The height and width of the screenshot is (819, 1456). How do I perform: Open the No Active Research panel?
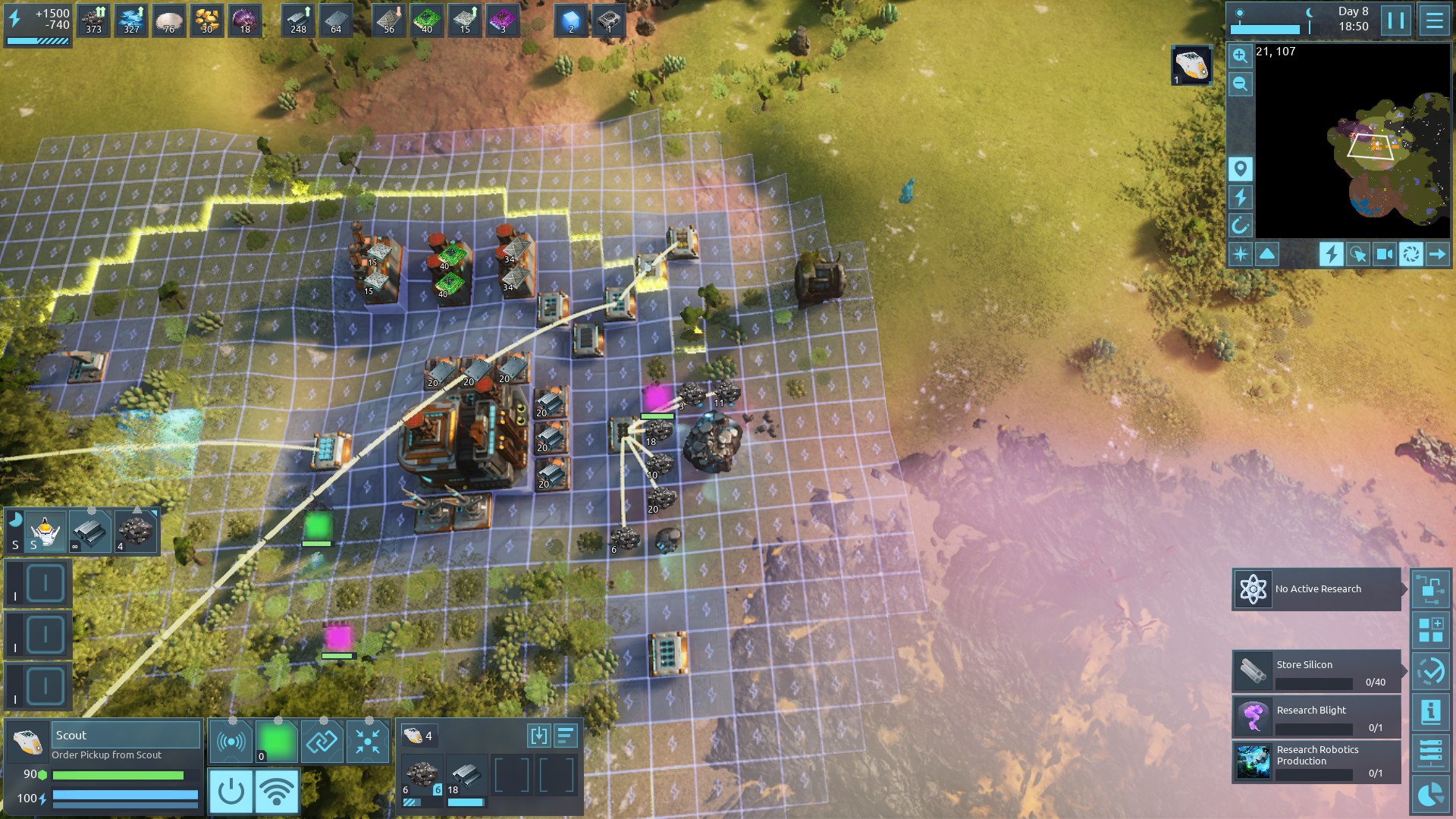1316,589
